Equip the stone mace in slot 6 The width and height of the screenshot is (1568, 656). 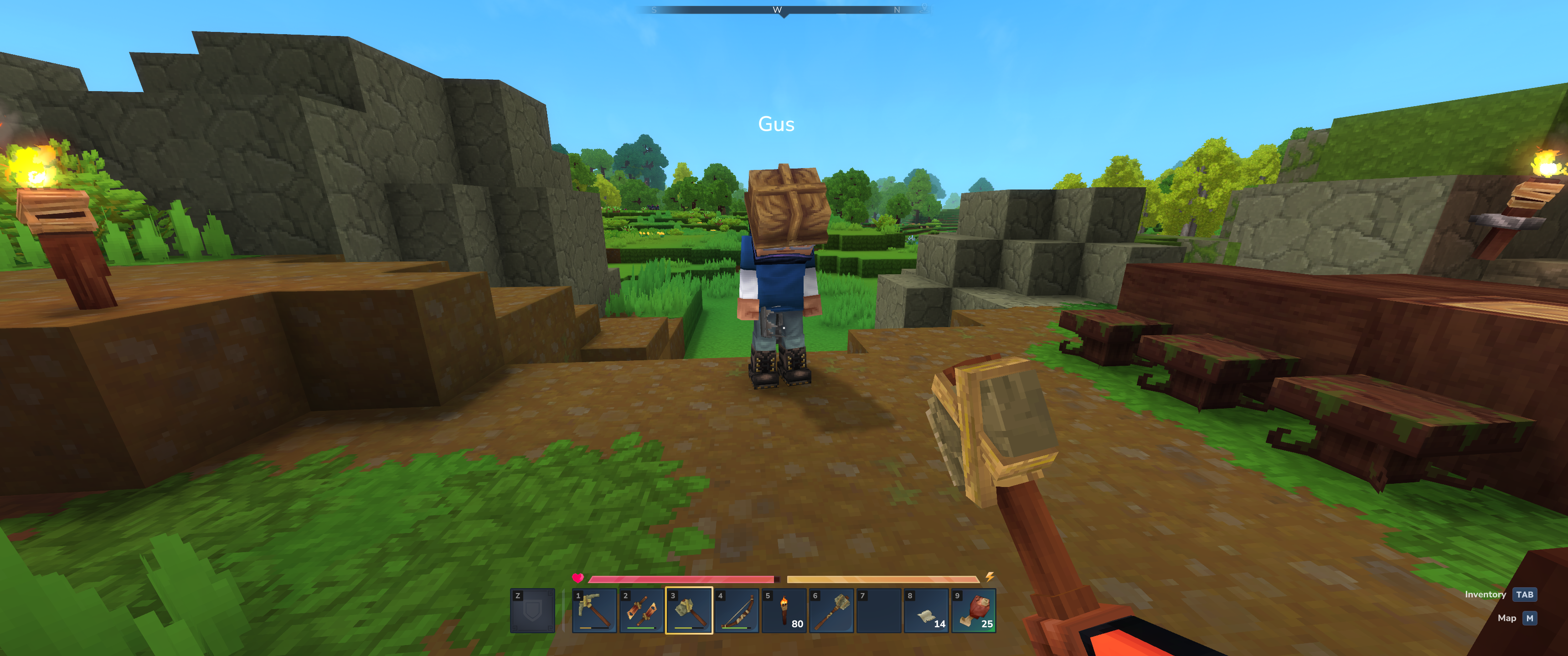[831, 610]
